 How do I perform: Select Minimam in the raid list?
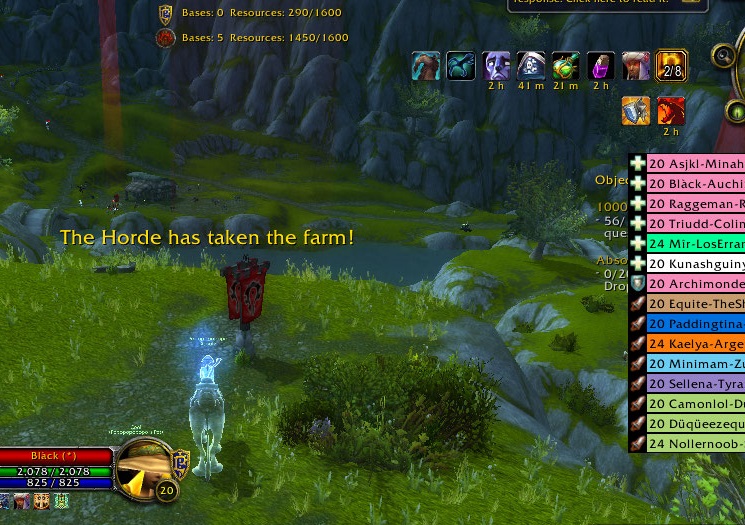[x=695, y=364]
